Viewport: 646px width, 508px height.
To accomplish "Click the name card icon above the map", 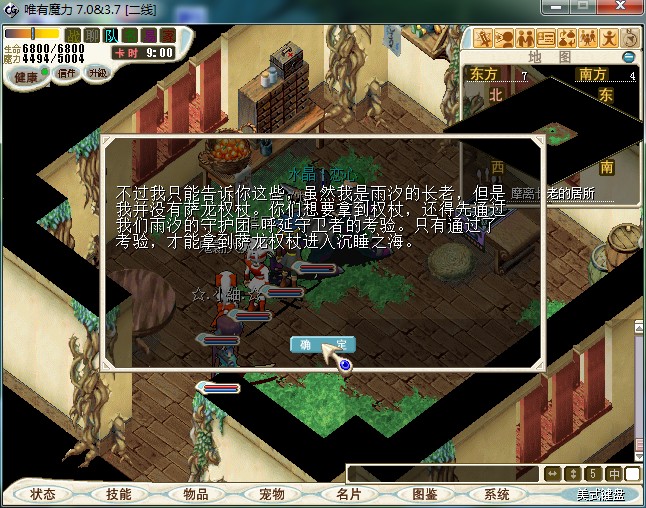I will coord(545,39).
